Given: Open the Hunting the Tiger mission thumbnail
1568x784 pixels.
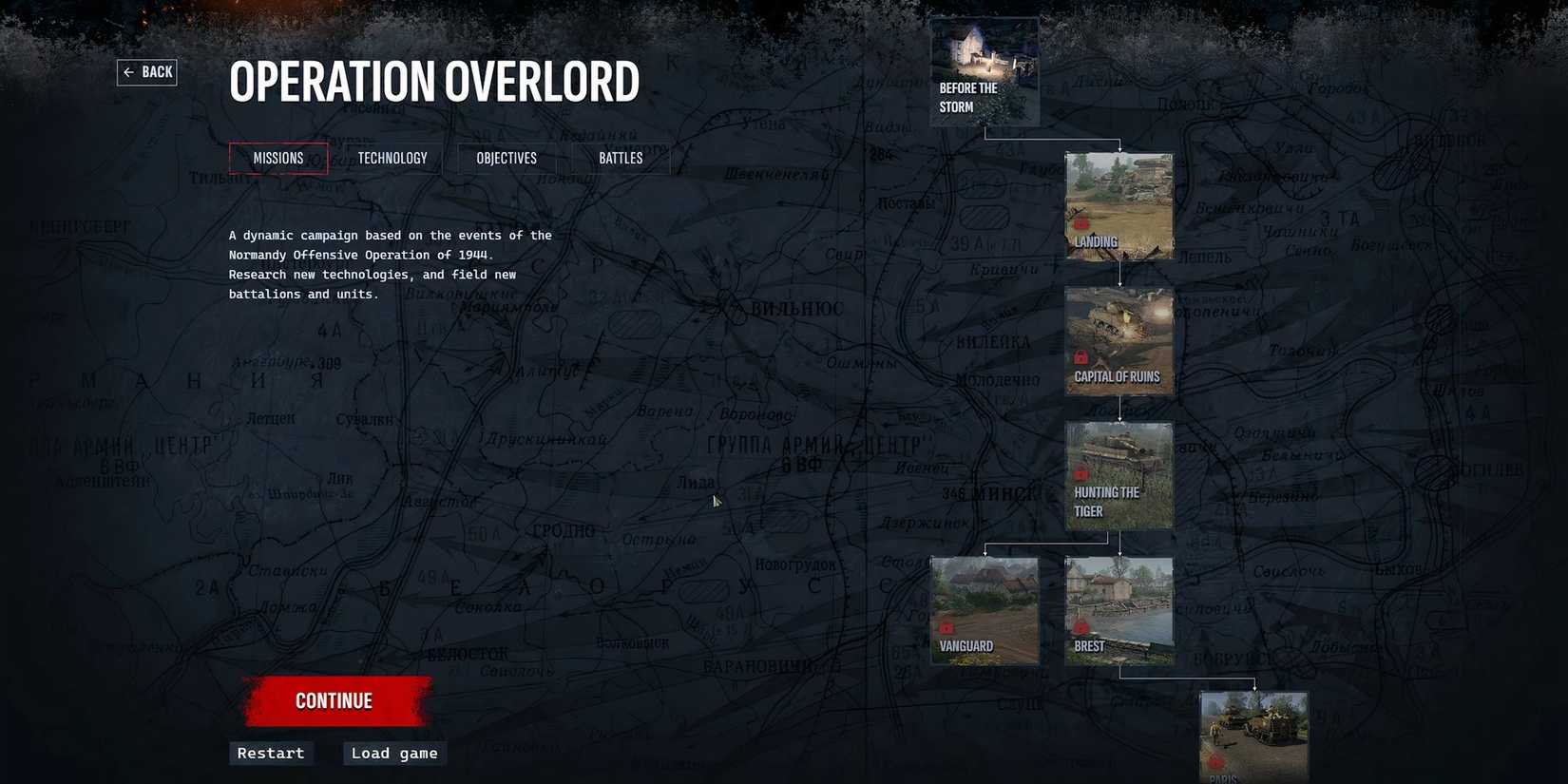Looking at the screenshot, I should pos(1119,456).
